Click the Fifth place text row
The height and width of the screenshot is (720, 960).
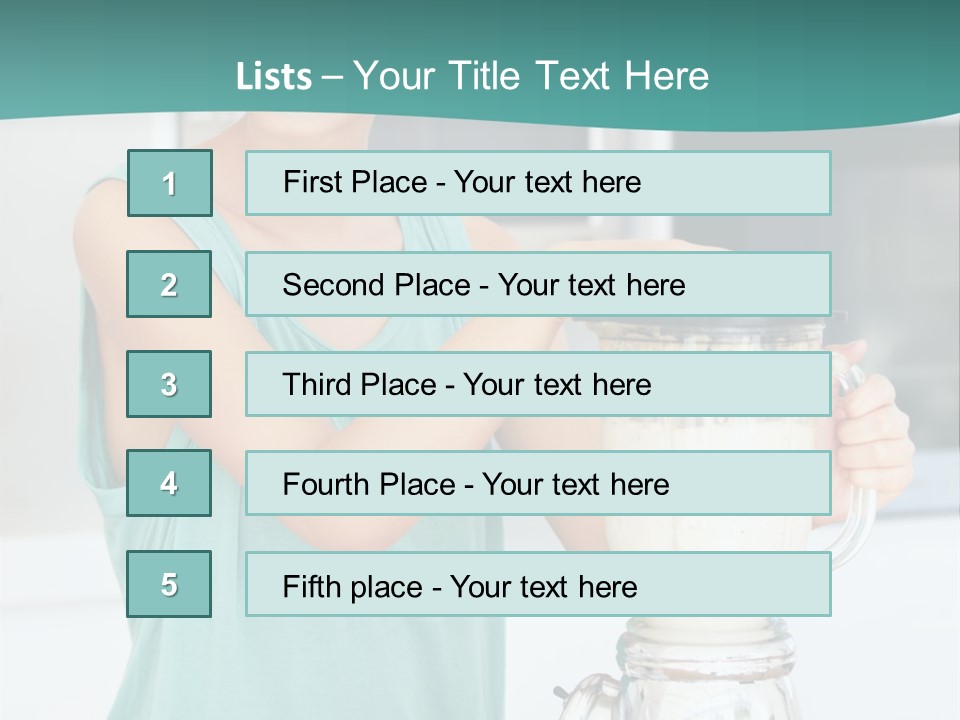coord(537,584)
